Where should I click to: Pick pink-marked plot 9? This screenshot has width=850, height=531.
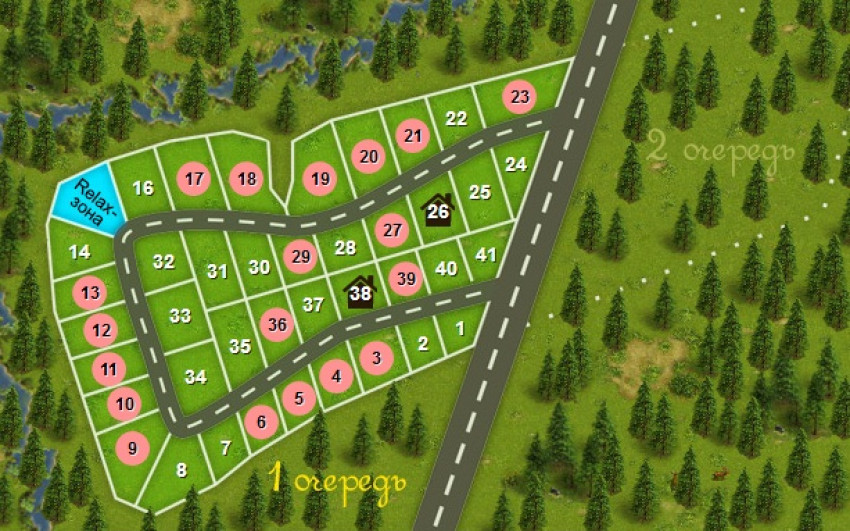pos(132,447)
